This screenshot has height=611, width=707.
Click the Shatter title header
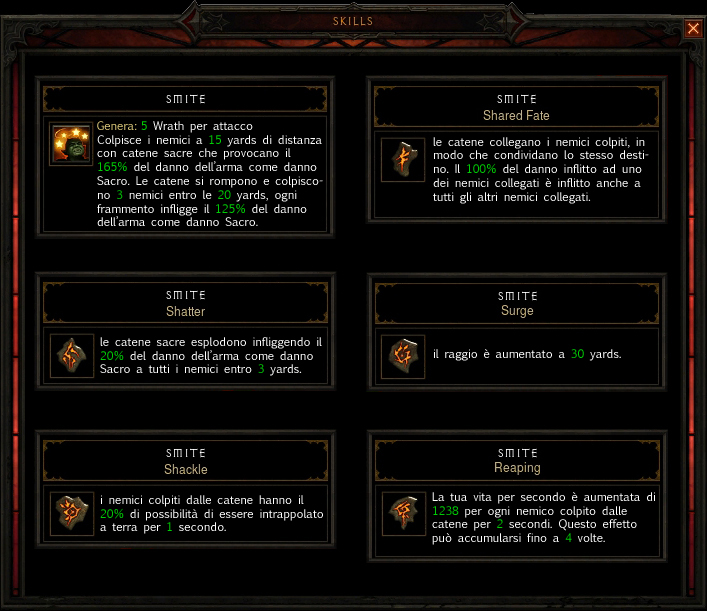(x=185, y=303)
